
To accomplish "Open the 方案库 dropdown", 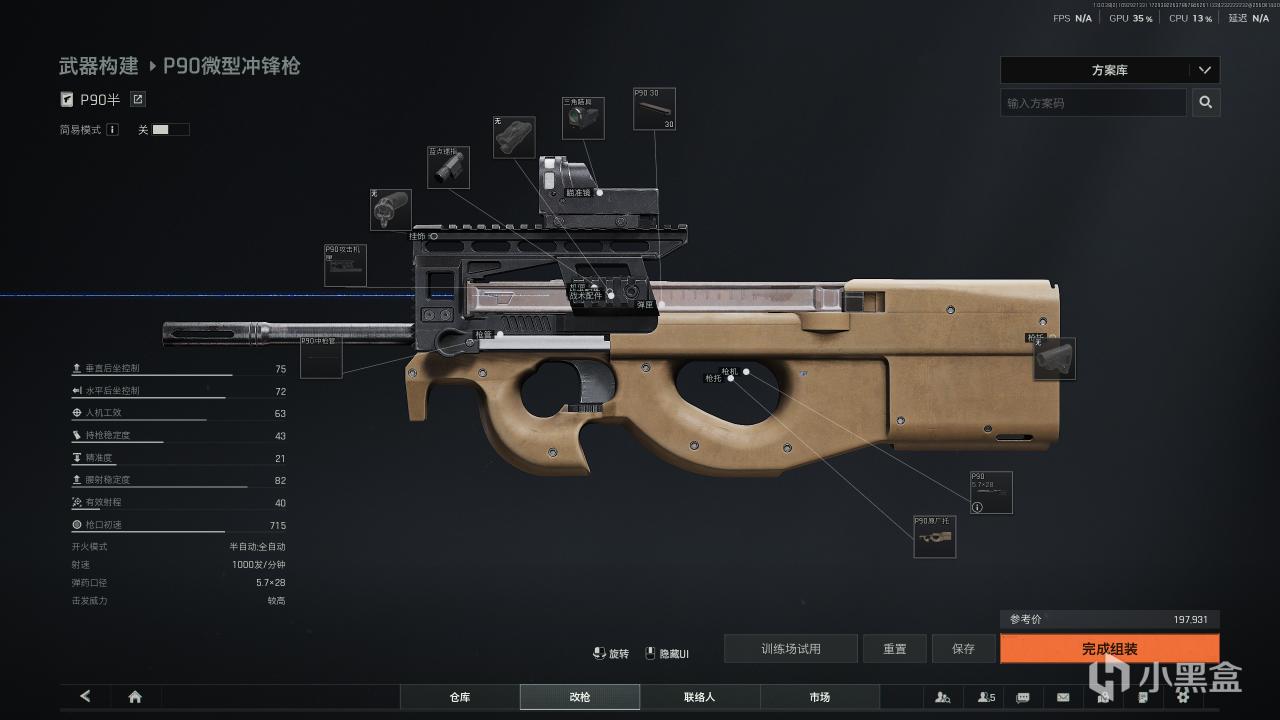I will 1109,71.
